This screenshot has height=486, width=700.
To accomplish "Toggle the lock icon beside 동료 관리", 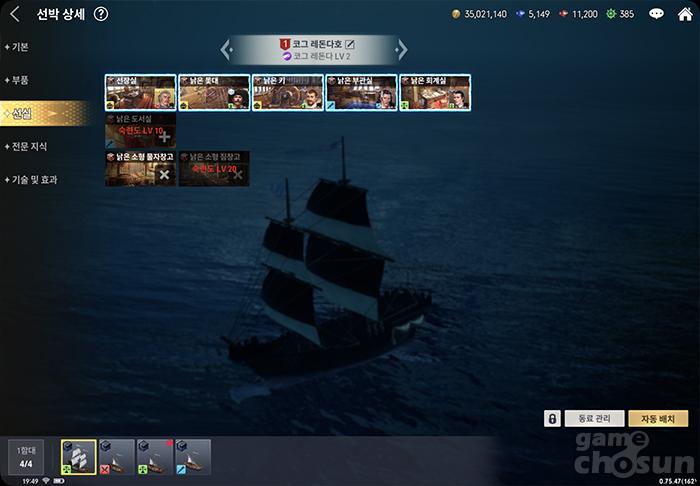I will (x=551, y=418).
